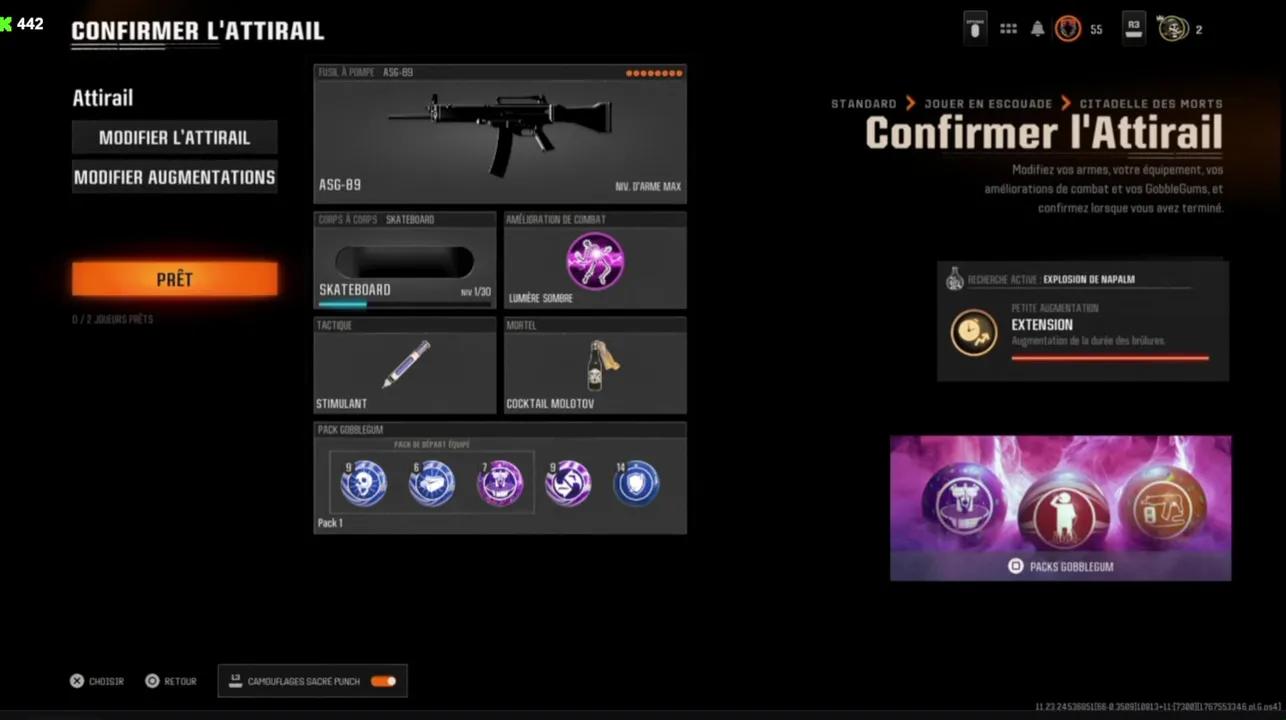This screenshot has width=1286, height=720.
Task: Click the Skateboard melee weapon slot
Action: tap(404, 260)
